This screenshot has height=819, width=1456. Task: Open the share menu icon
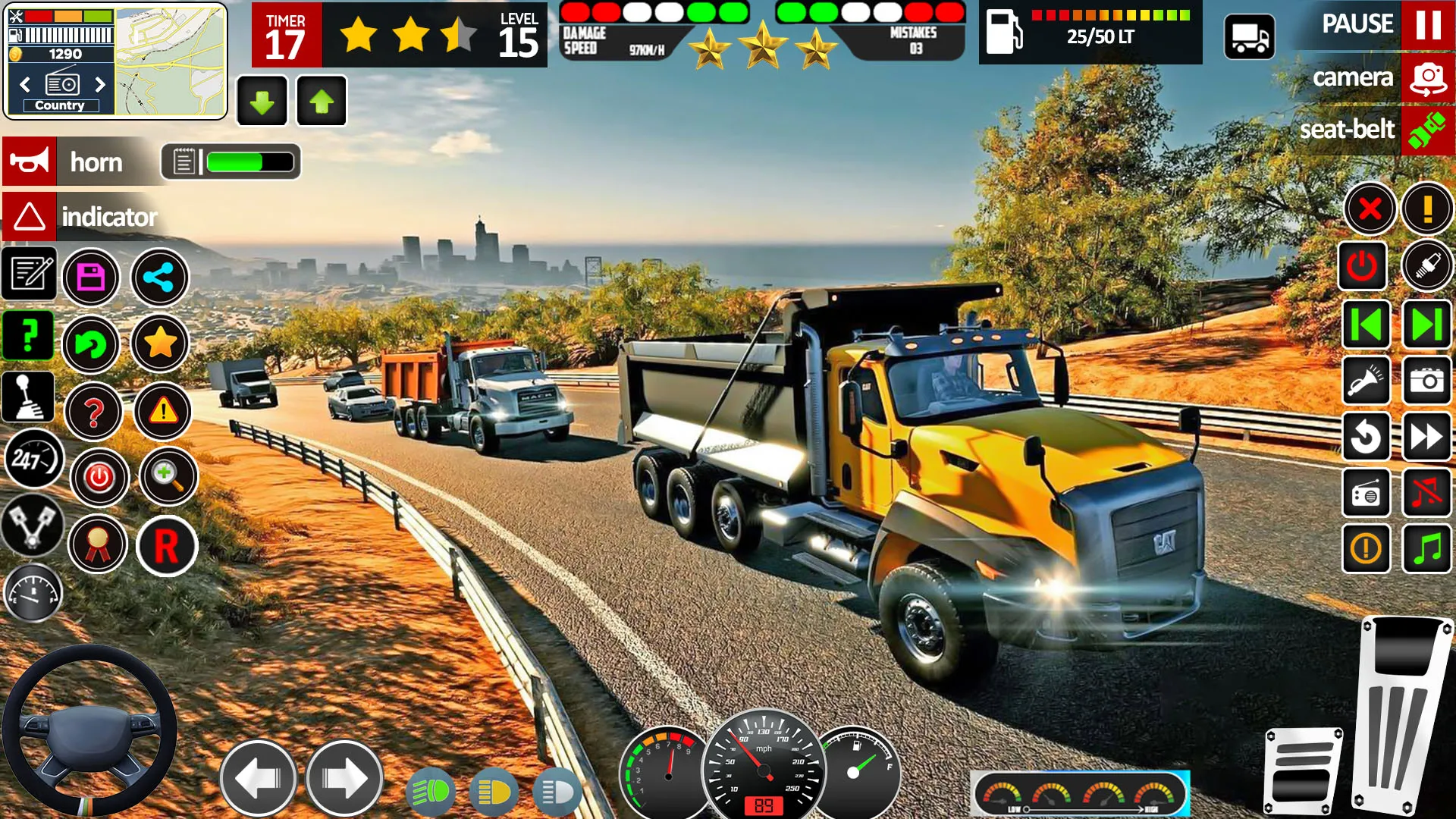159,278
